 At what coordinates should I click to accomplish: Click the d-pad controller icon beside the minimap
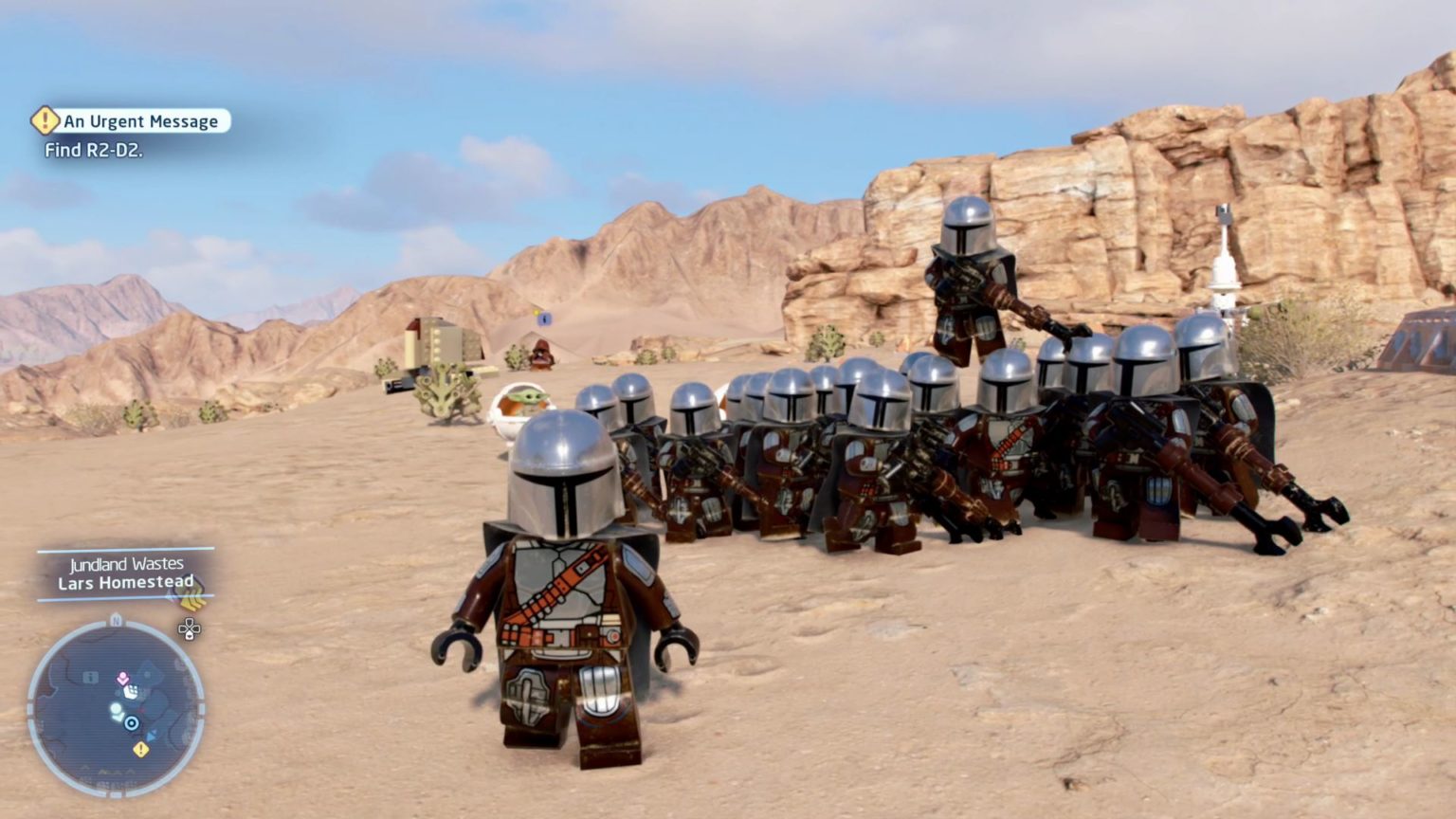click(x=189, y=629)
